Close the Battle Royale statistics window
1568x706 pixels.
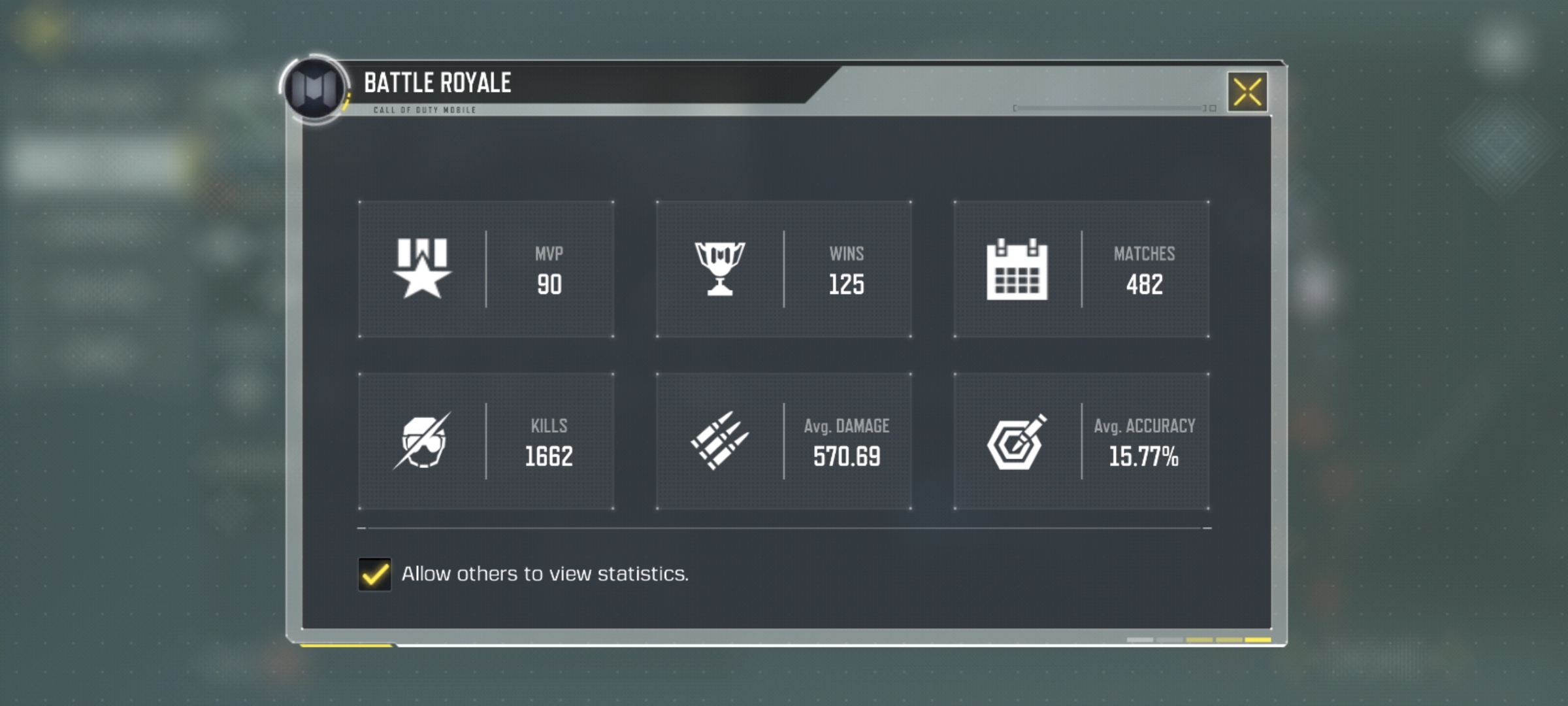[1247, 92]
